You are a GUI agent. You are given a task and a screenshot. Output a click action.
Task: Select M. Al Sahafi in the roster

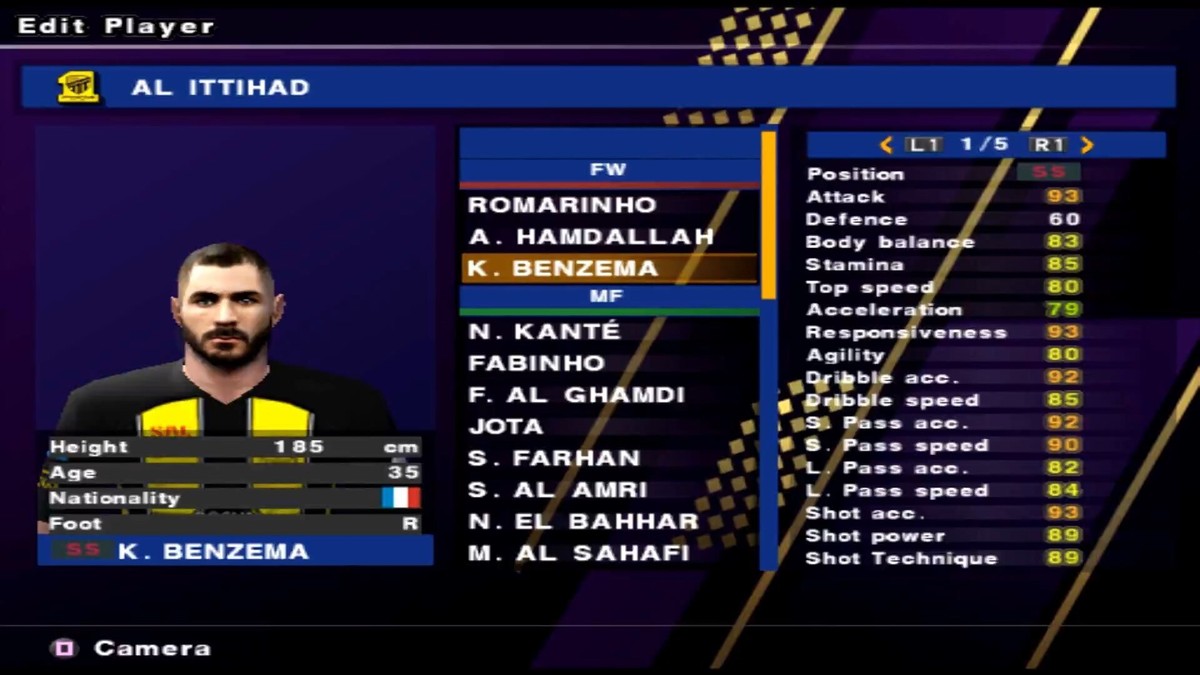579,553
